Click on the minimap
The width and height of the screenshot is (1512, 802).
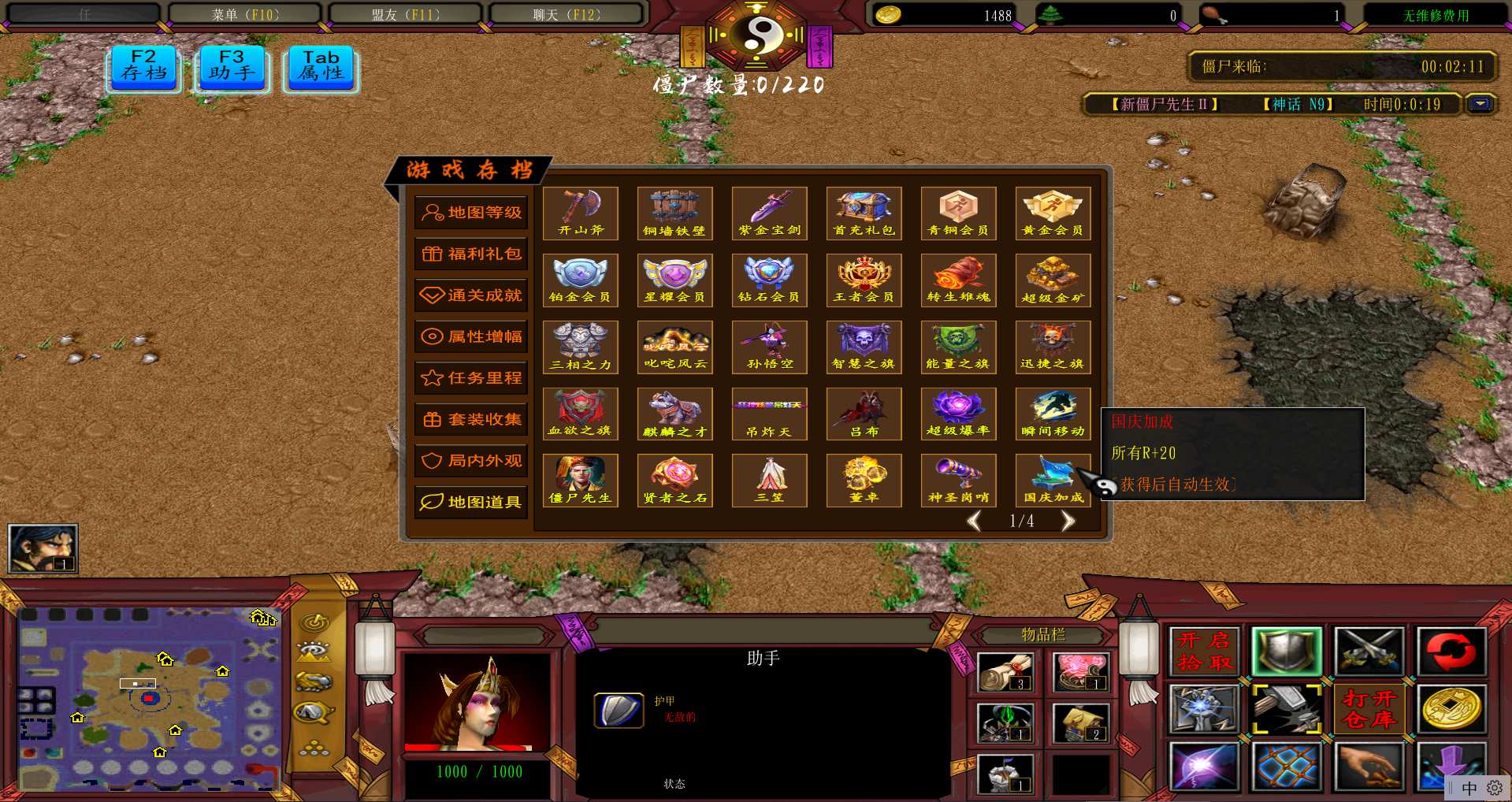[148, 698]
